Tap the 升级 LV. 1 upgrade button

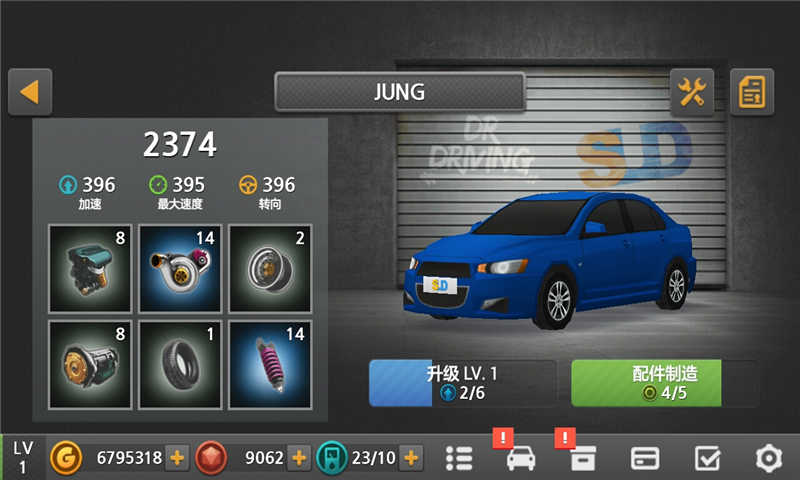tap(462, 383)
